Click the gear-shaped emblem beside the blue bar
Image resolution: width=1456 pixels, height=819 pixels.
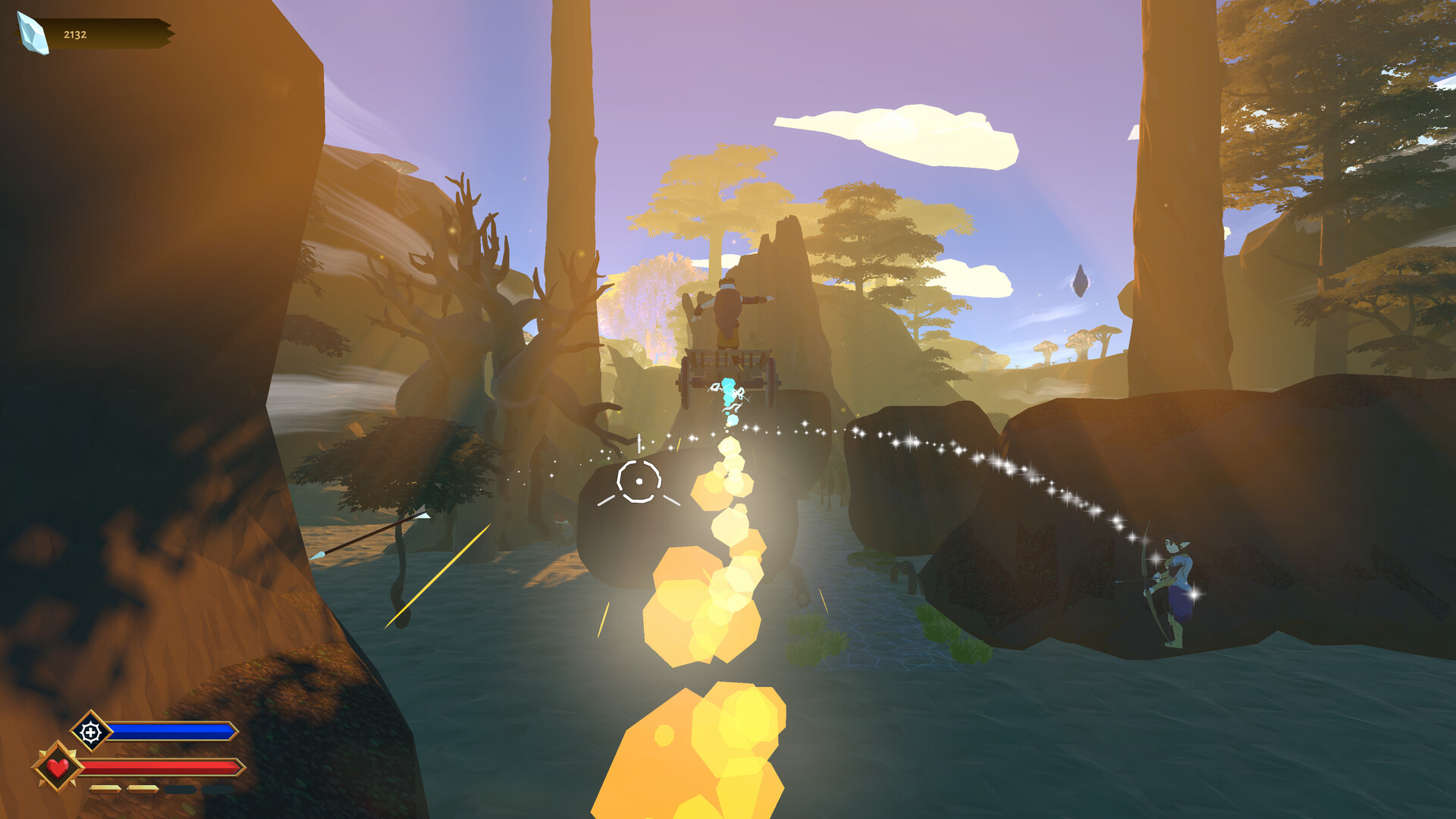click(91, 732)
